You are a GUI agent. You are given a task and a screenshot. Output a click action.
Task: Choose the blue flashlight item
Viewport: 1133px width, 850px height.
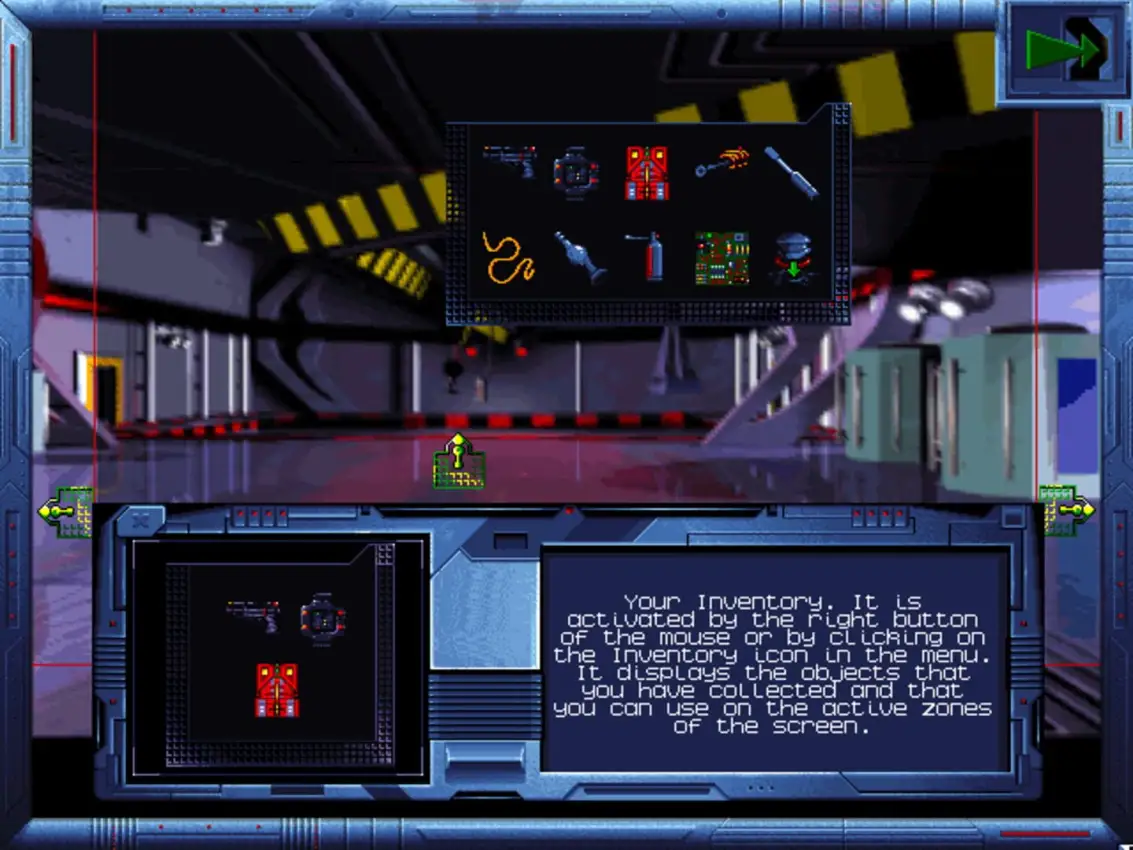580,258
